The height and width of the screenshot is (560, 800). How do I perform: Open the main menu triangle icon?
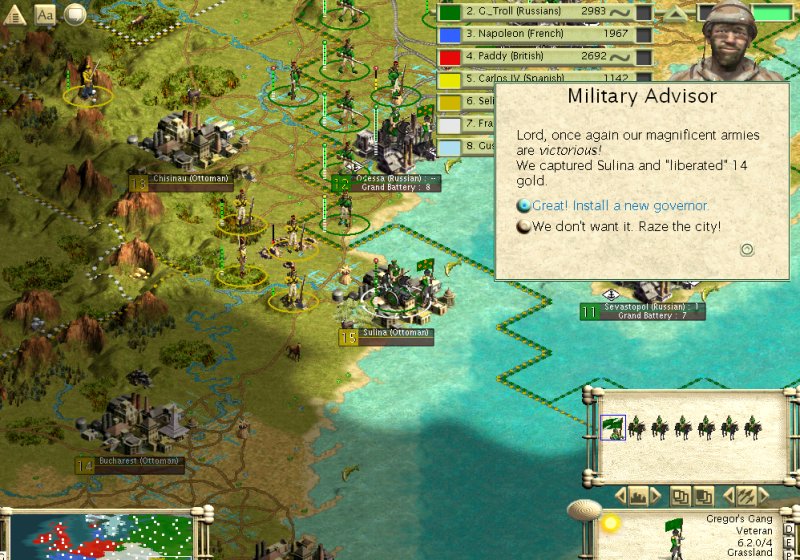[16, 14]
